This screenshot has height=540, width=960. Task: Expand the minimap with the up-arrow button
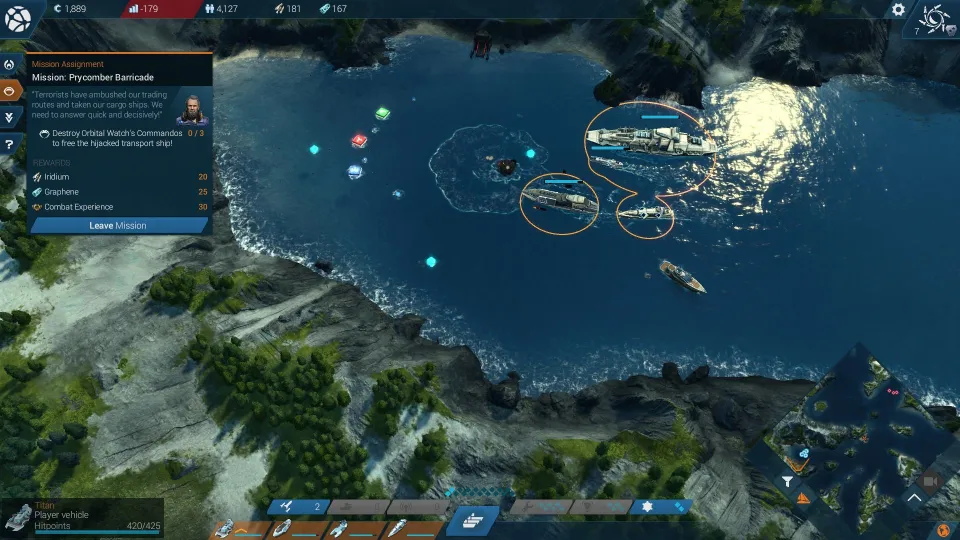tap(915, 496)
